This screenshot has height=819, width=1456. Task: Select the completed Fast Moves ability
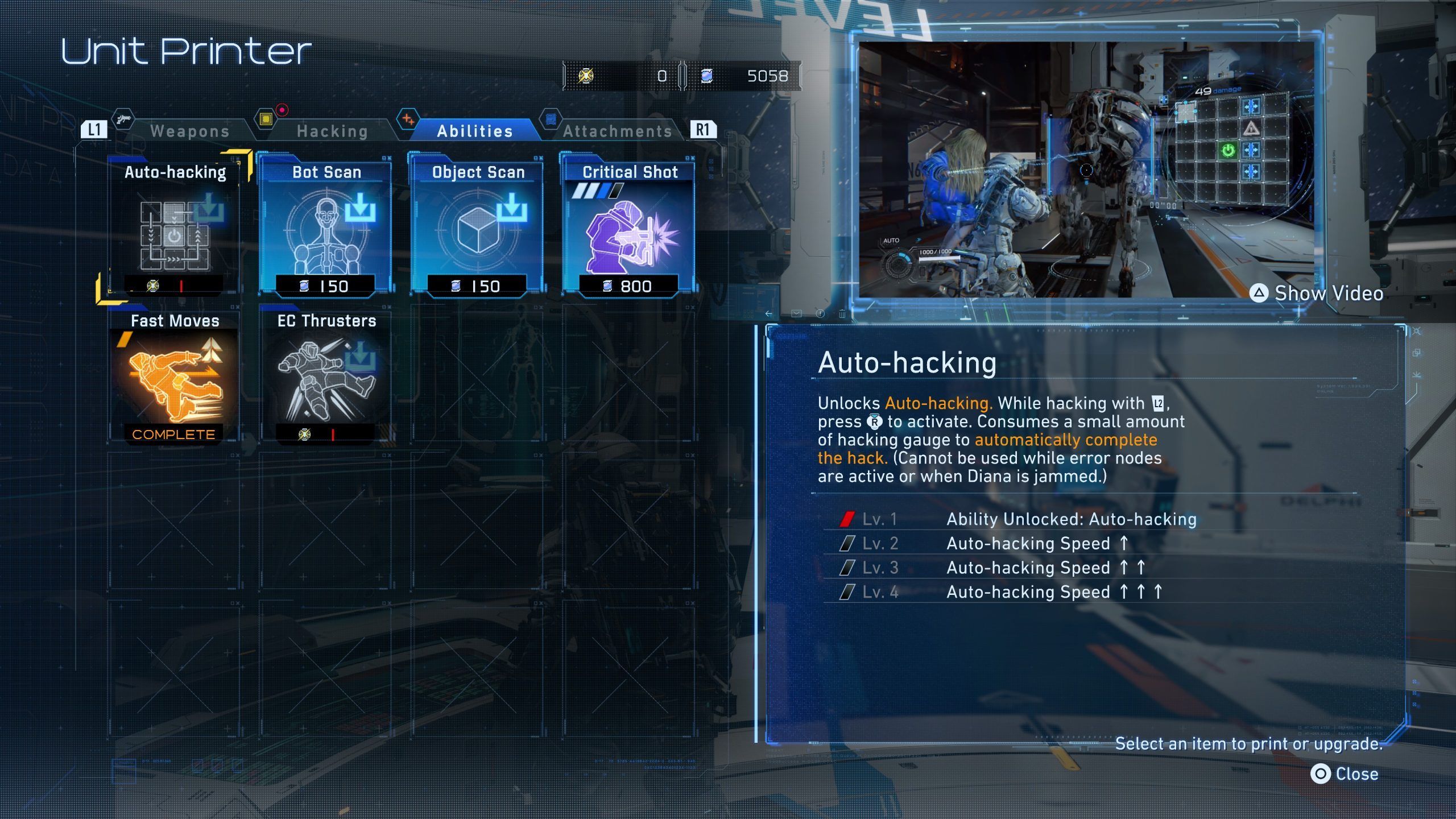pos(175,377)
